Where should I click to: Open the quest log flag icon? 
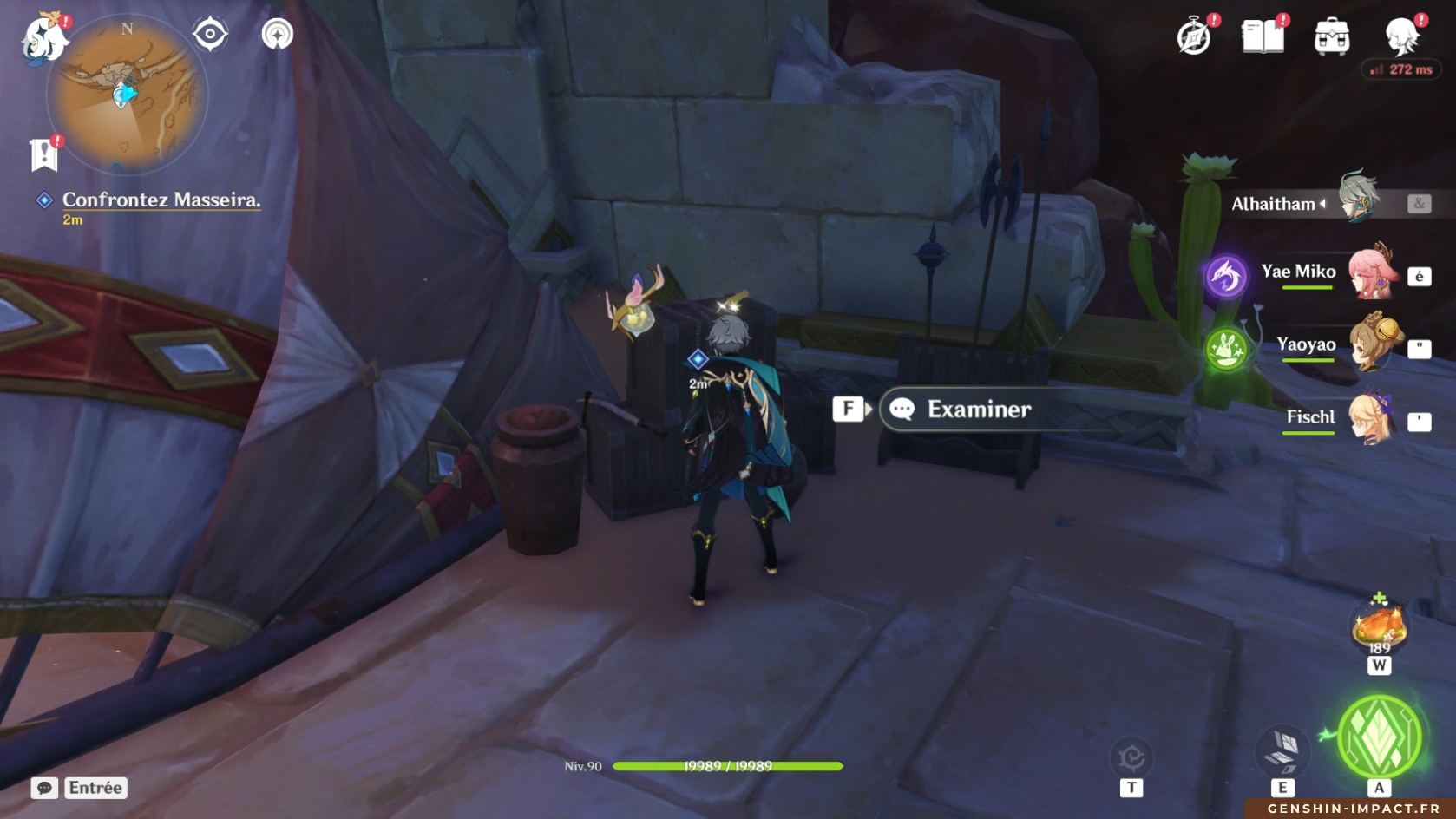pyautogui.click(x=44, y=154)
